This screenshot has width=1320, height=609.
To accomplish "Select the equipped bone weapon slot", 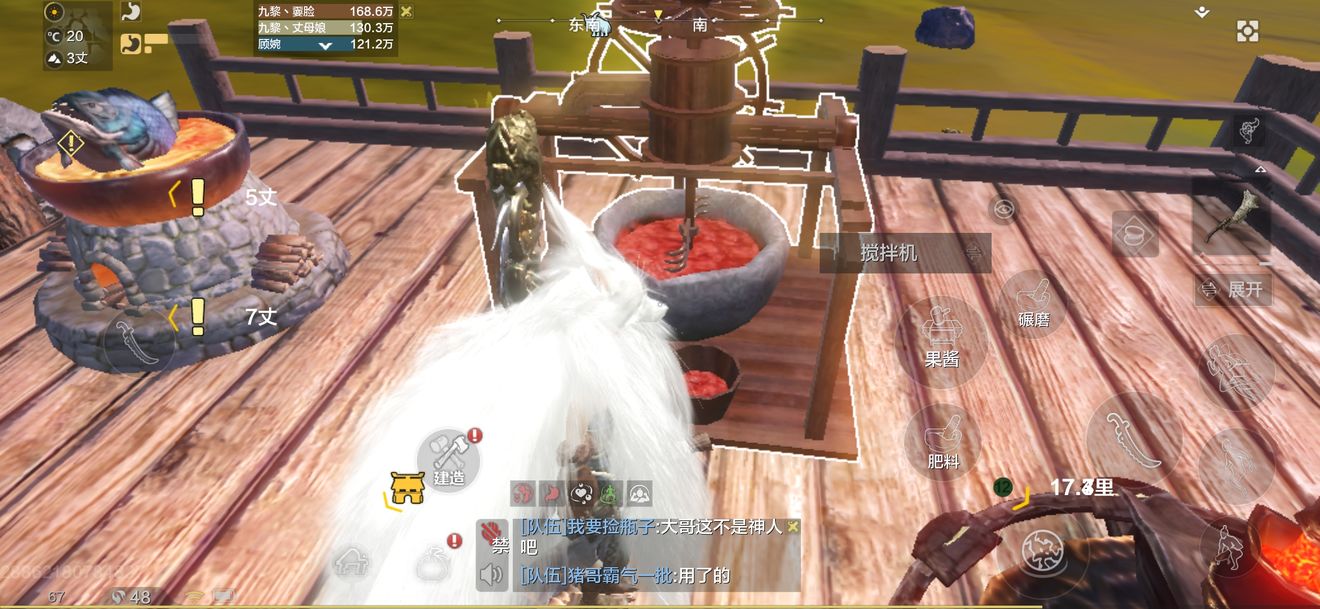I will pyautogui.click(x=1231, y=215).
